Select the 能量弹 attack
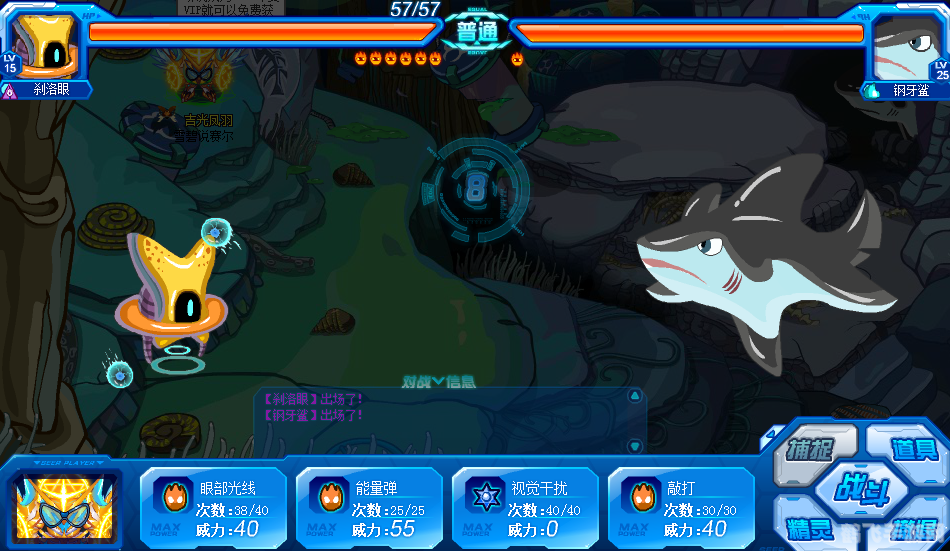Screen dimensions: 950x551 369,508
